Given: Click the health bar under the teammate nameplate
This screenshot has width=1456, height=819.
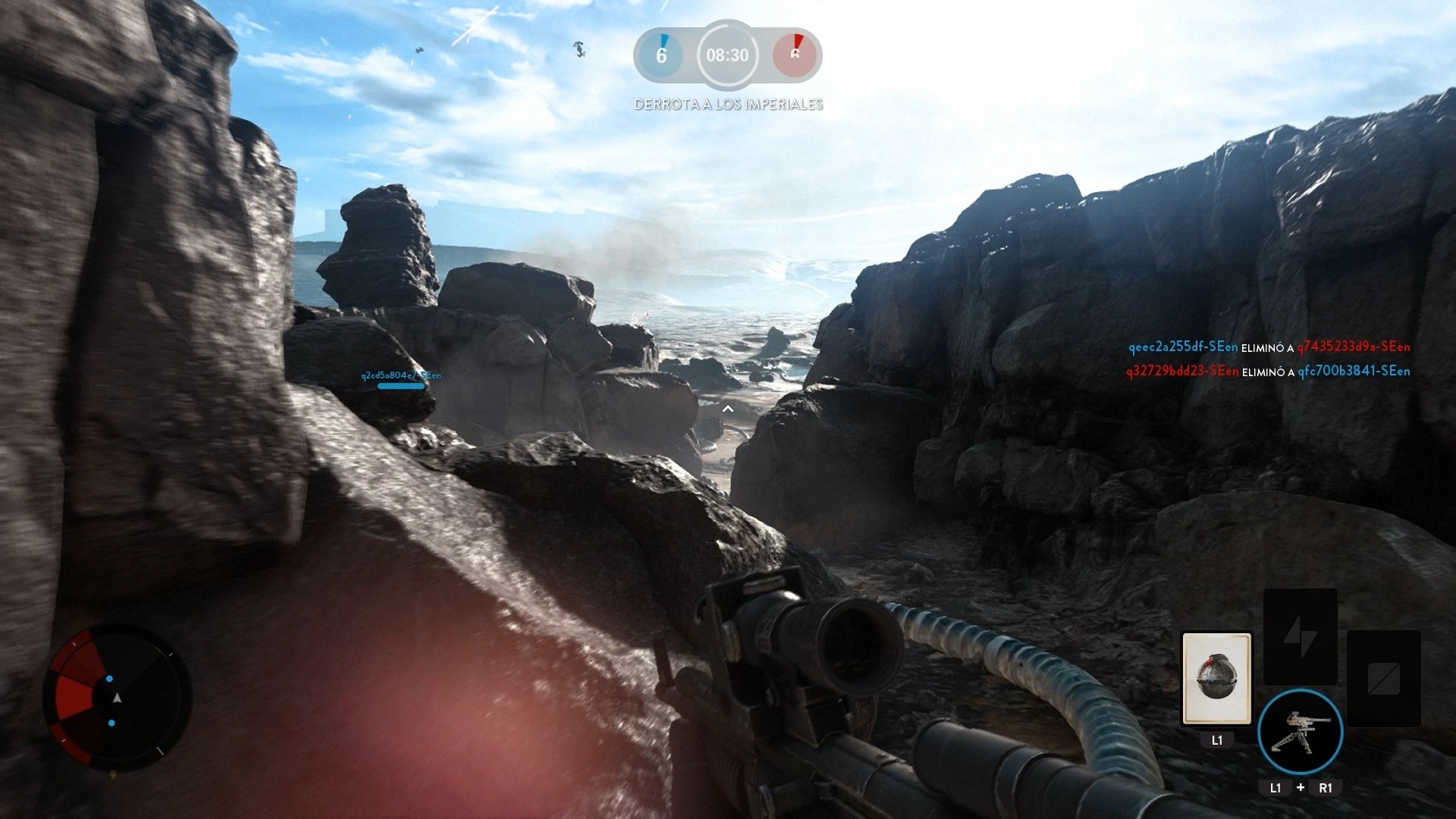Looking at the screenshot, I should (x=400, y=385).
